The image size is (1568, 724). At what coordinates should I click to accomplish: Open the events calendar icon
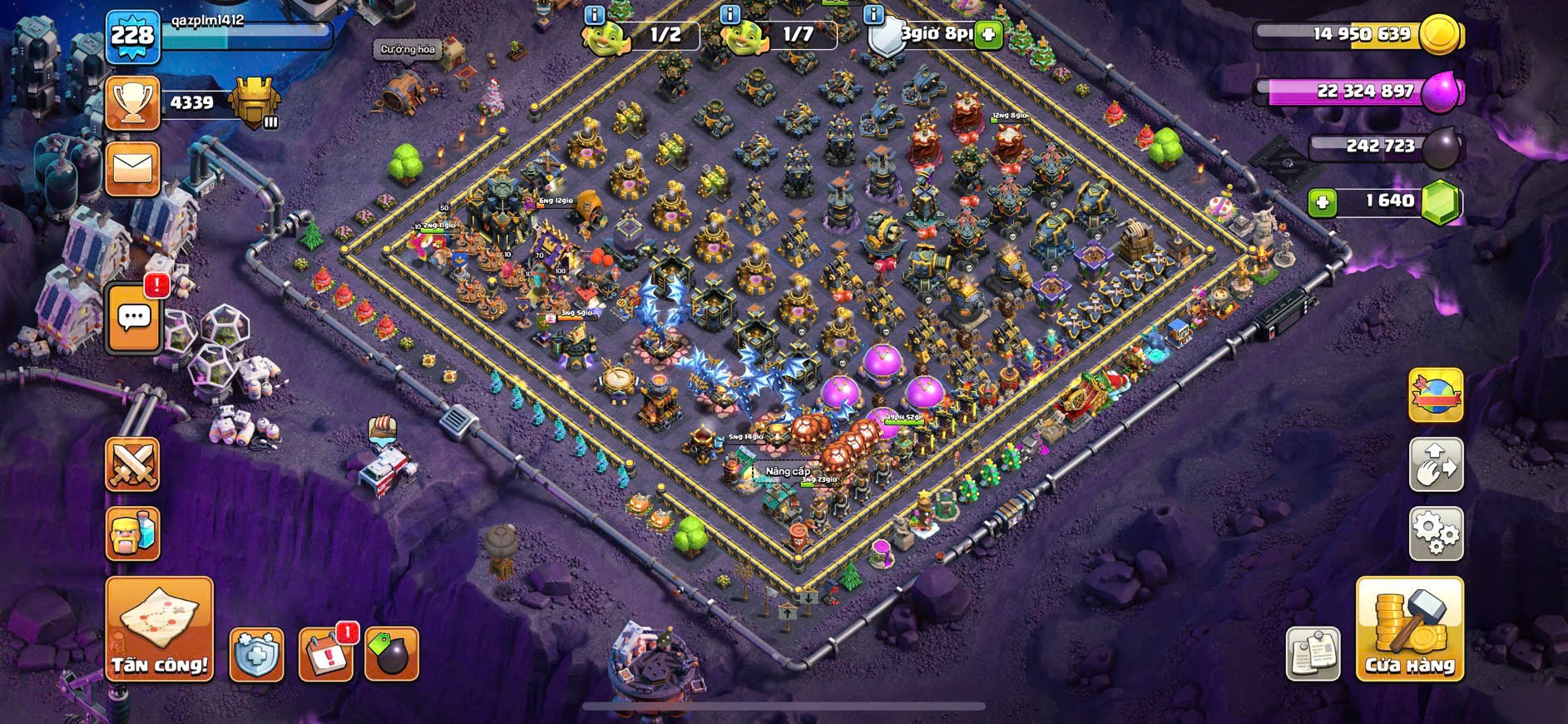click(325, 655)
